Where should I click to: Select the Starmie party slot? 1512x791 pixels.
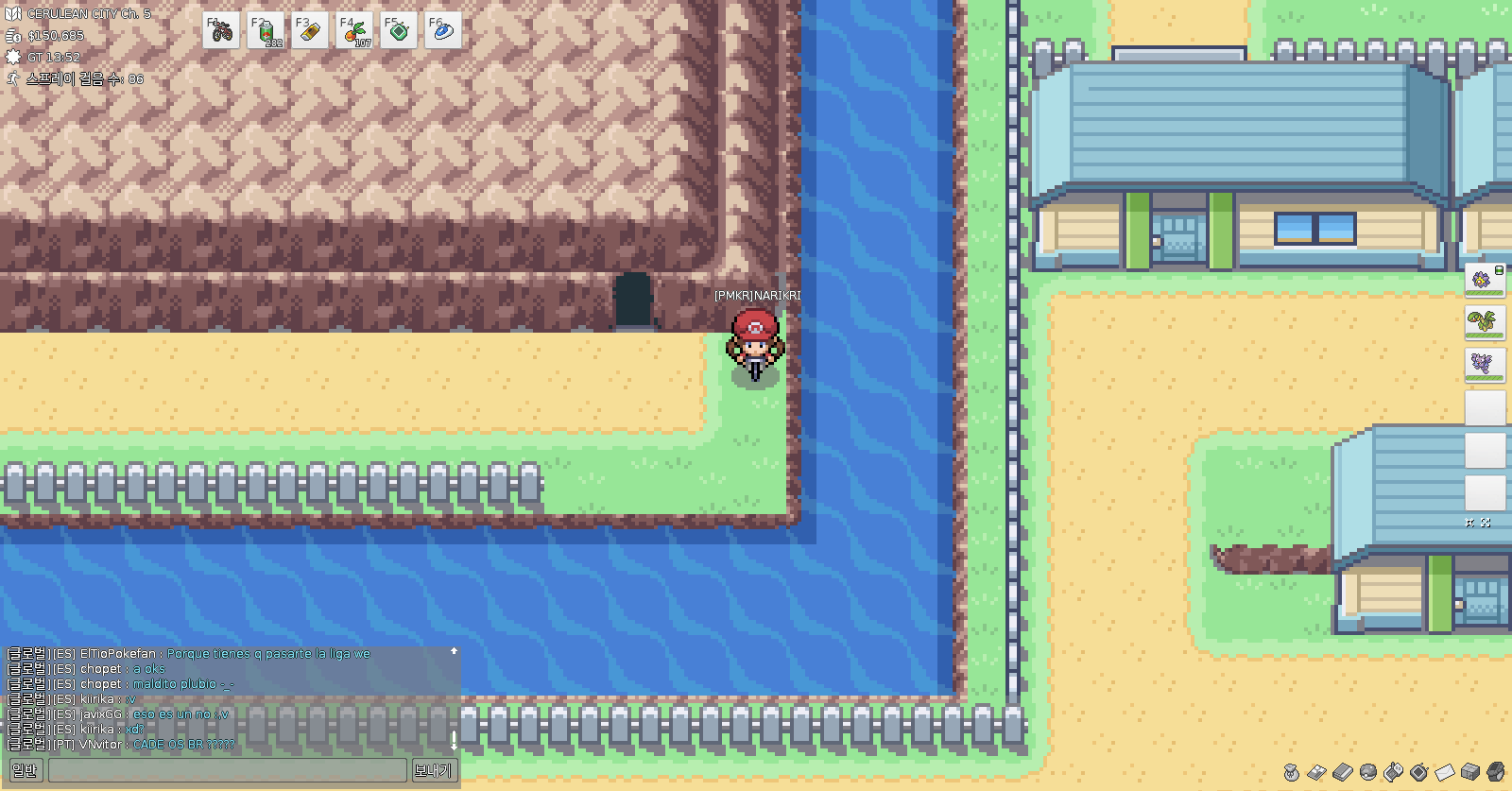pyautogui.click(x=1484, y=280)
